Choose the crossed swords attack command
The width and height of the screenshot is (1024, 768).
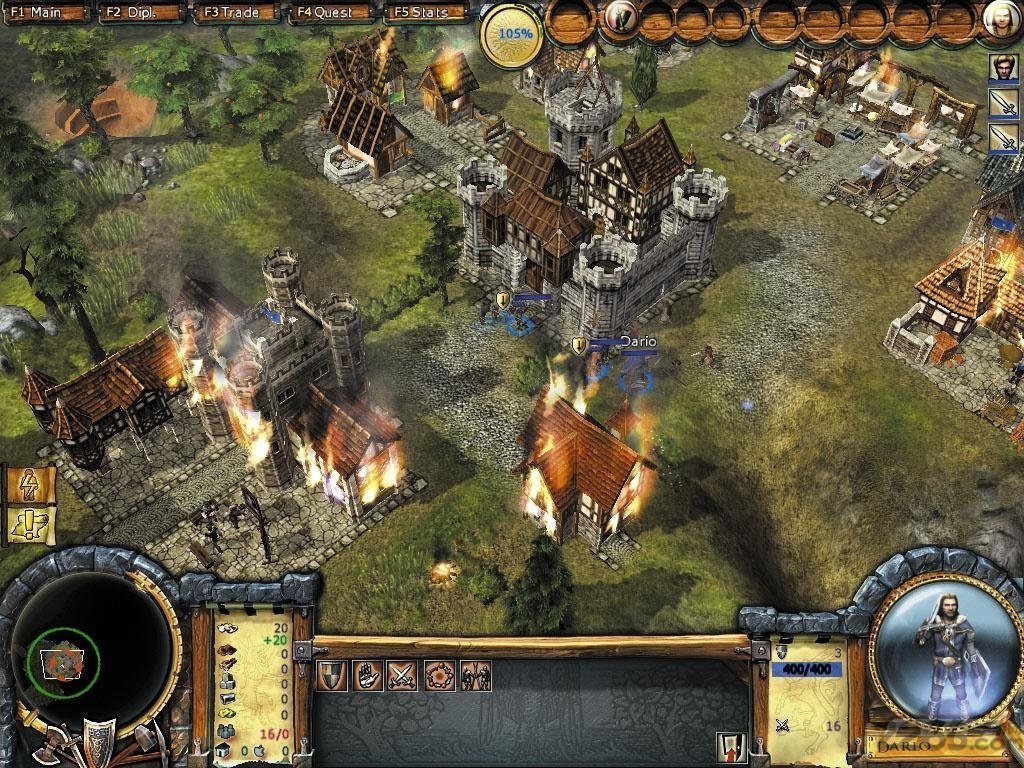click(x=403, y=676)
